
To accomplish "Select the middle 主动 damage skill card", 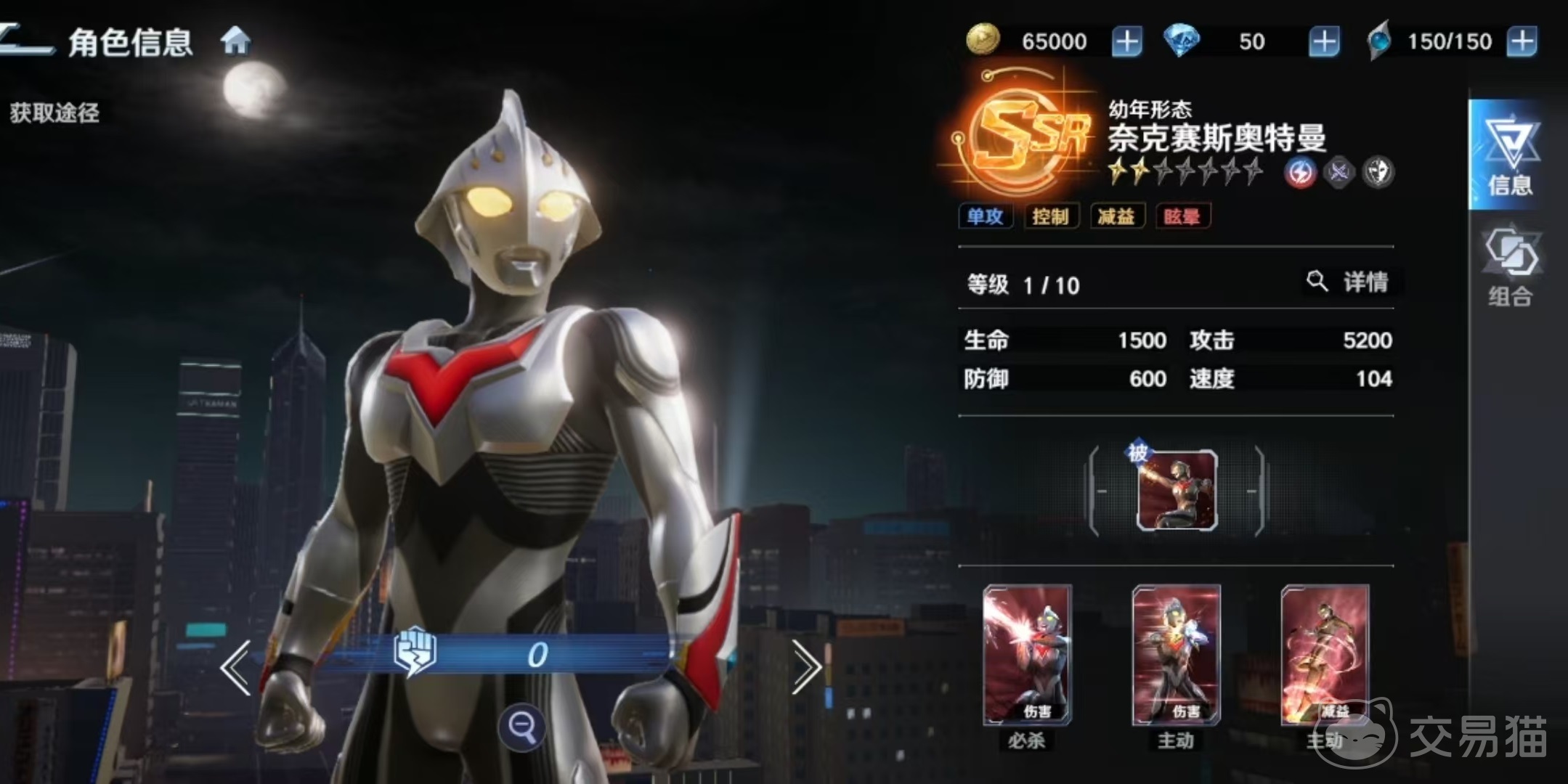I will pos(1176,655).
